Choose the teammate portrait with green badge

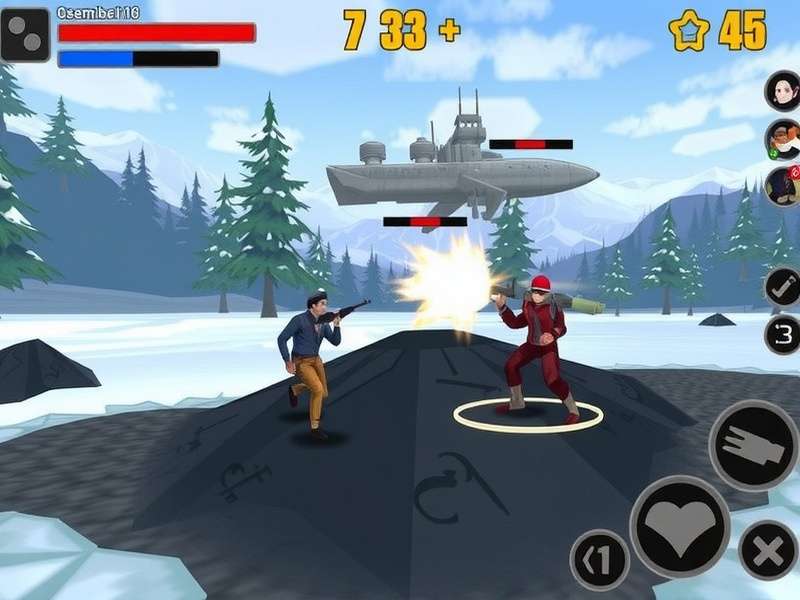[x=783, y=139]
